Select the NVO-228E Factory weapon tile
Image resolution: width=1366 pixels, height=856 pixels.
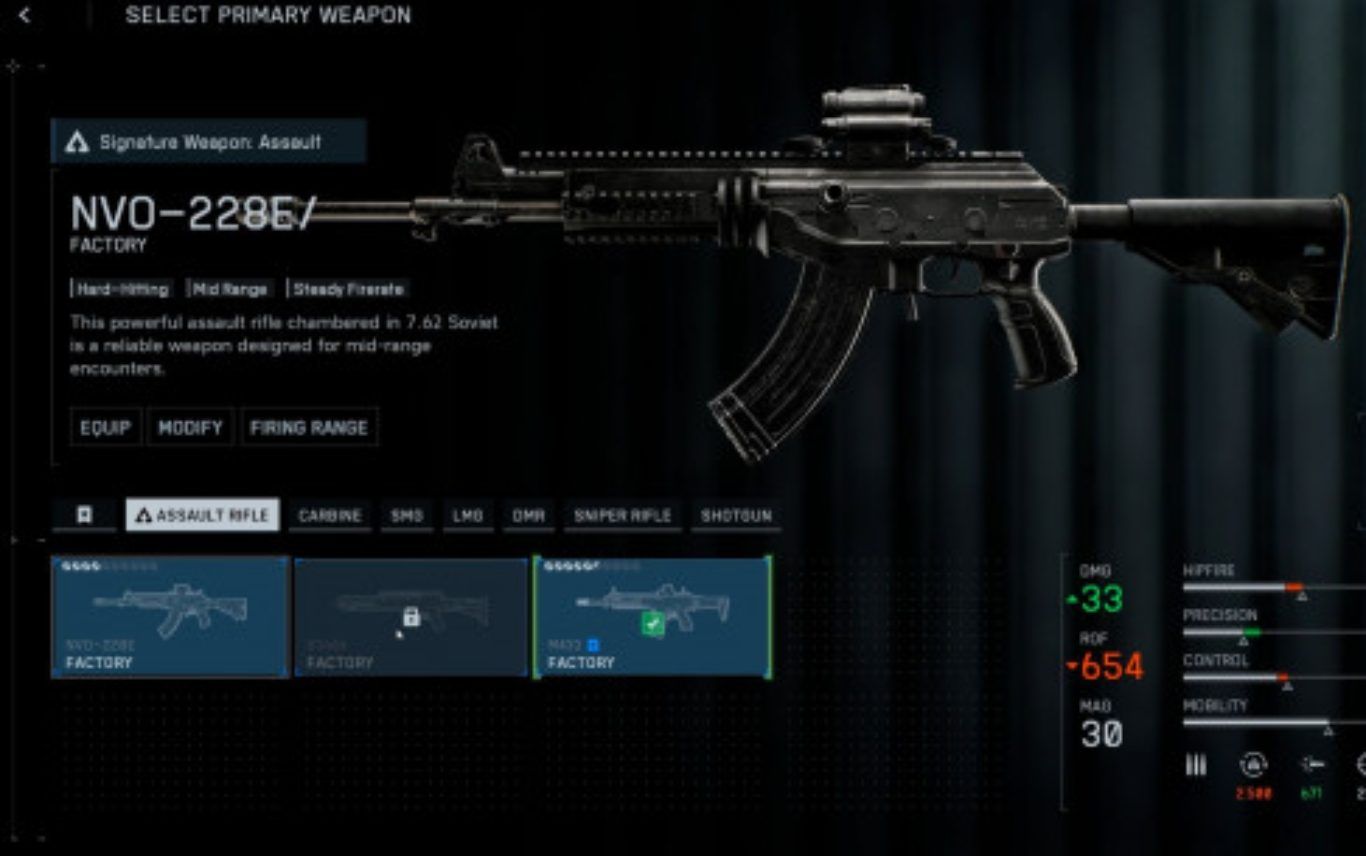[169, 617]
